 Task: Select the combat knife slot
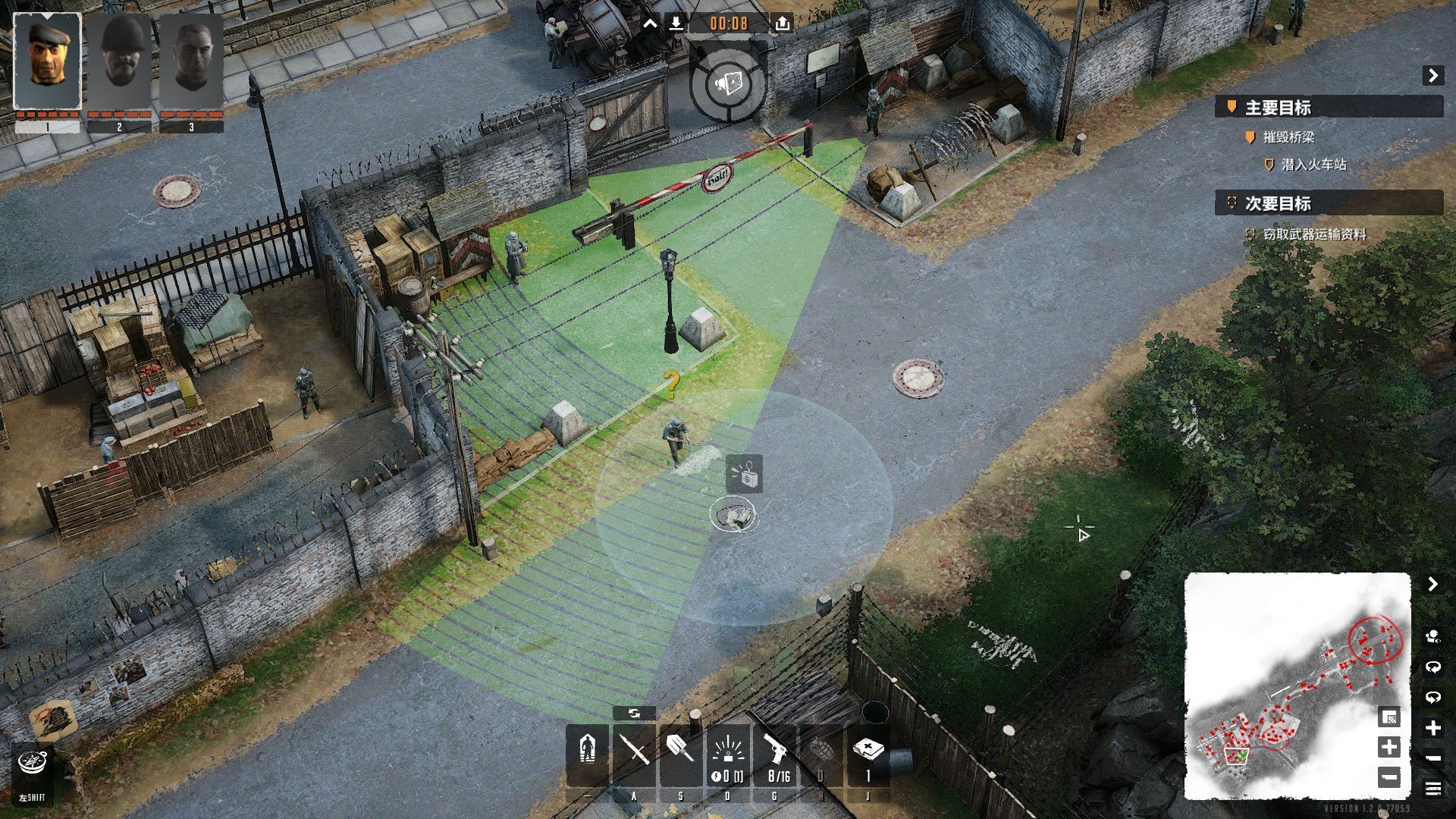click(634, 755)
